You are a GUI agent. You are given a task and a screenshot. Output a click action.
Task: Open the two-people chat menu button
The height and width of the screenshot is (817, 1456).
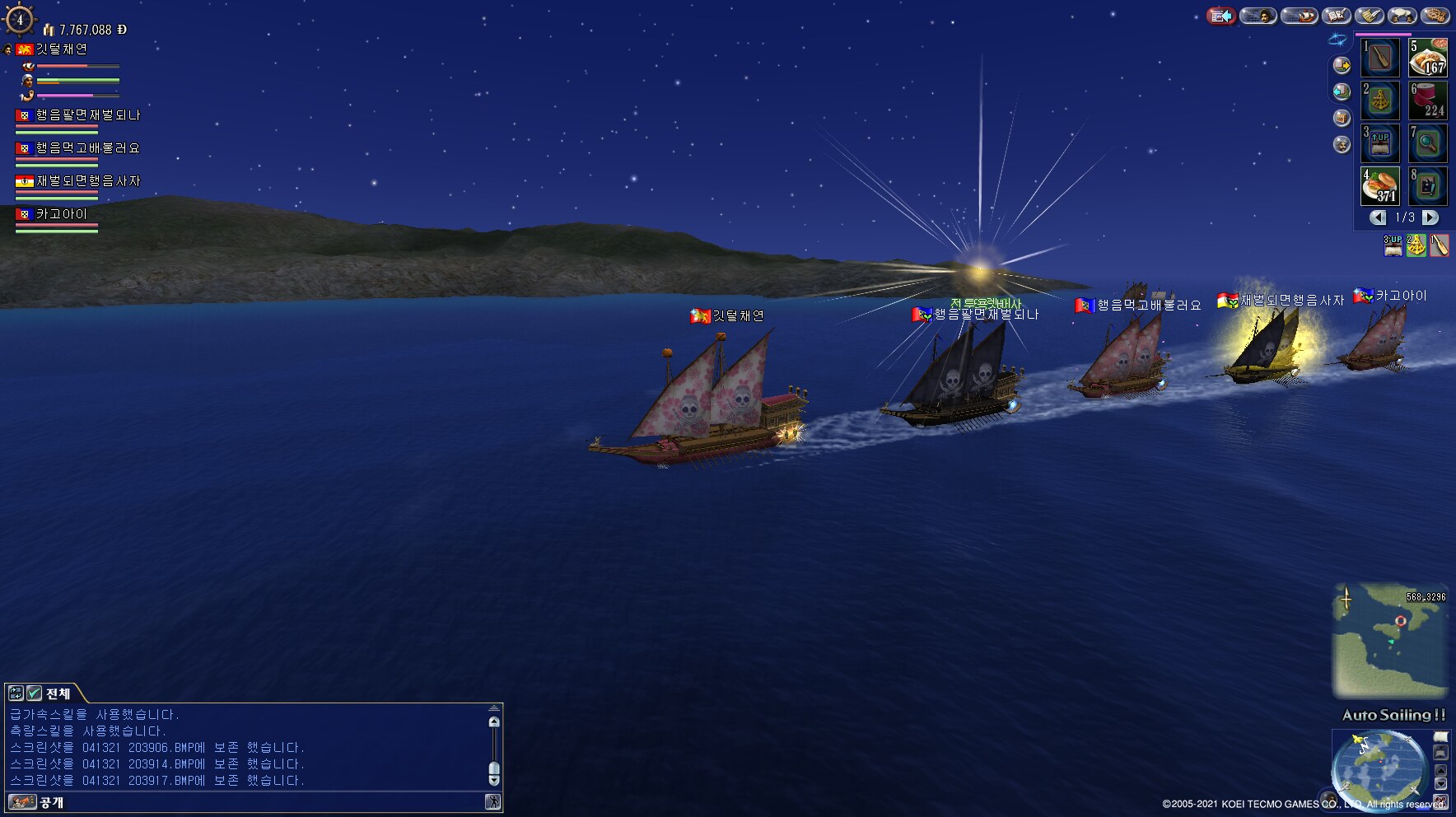click(1402, 16)
